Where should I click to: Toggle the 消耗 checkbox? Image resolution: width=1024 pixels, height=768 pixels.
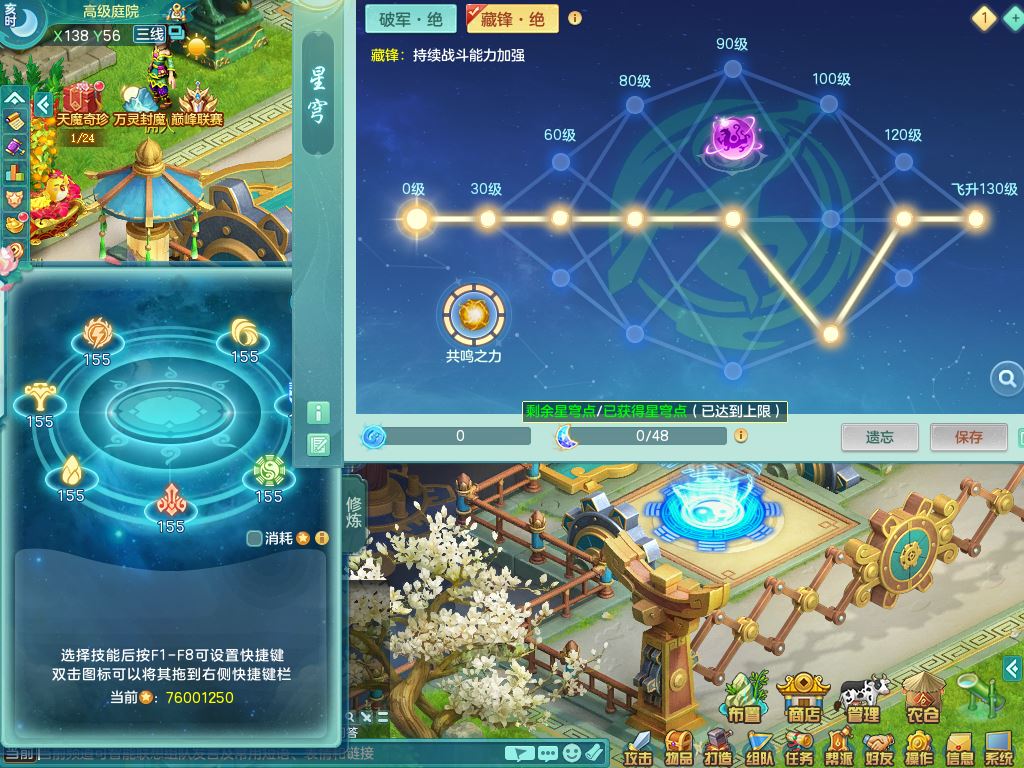pyautogui.click(x=254, y=538)
